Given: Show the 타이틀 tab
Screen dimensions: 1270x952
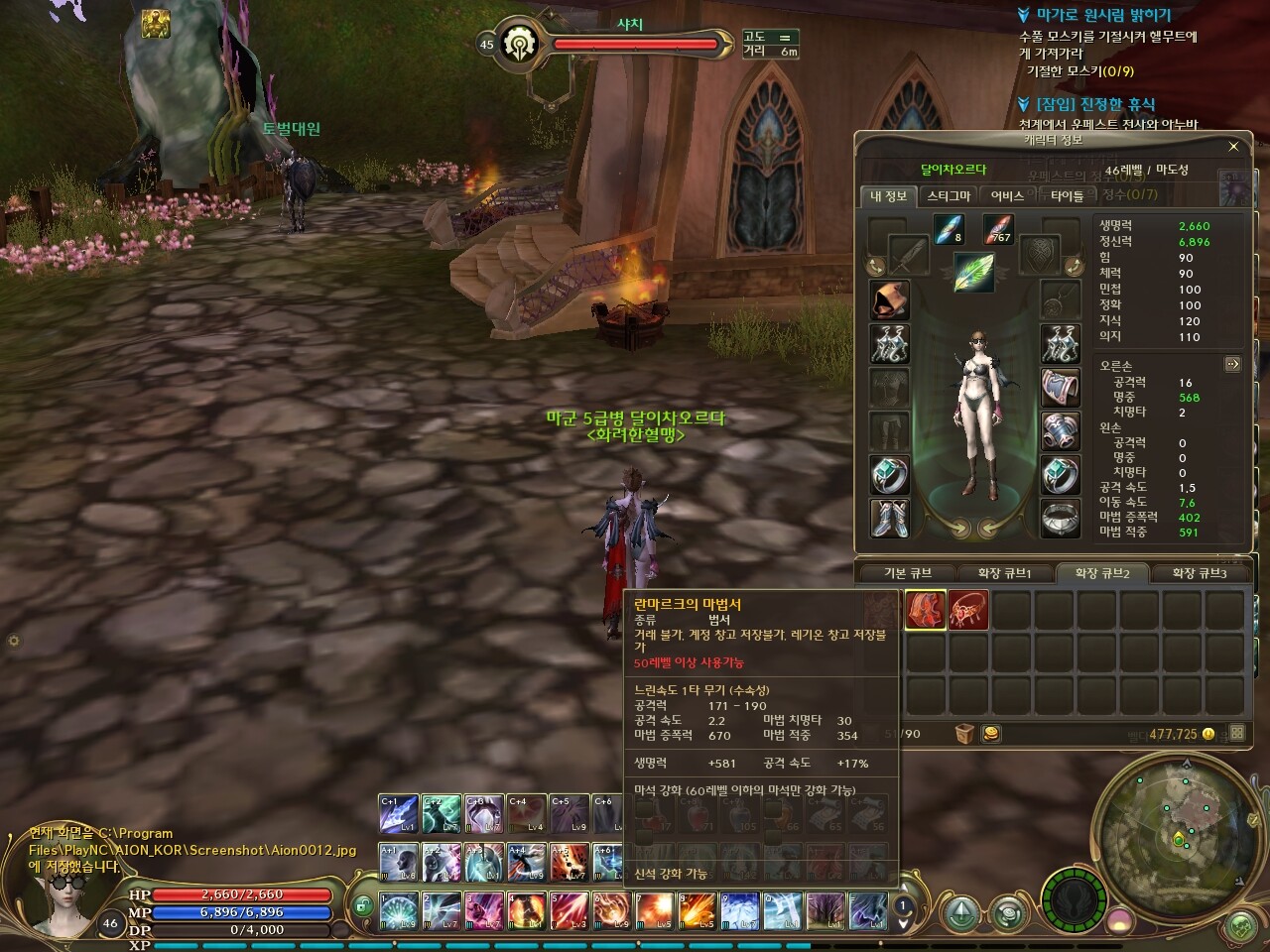Looking at the screenshot, I should click(x=1067, y=196).
